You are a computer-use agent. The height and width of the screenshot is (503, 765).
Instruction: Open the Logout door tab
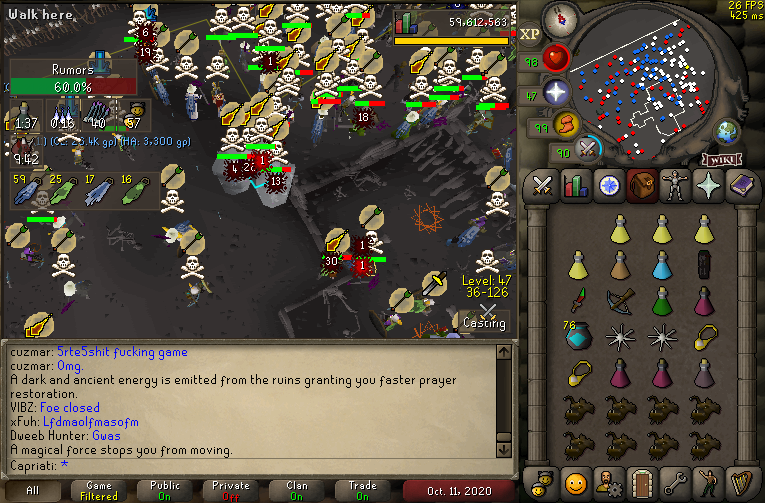pos(641,480)
